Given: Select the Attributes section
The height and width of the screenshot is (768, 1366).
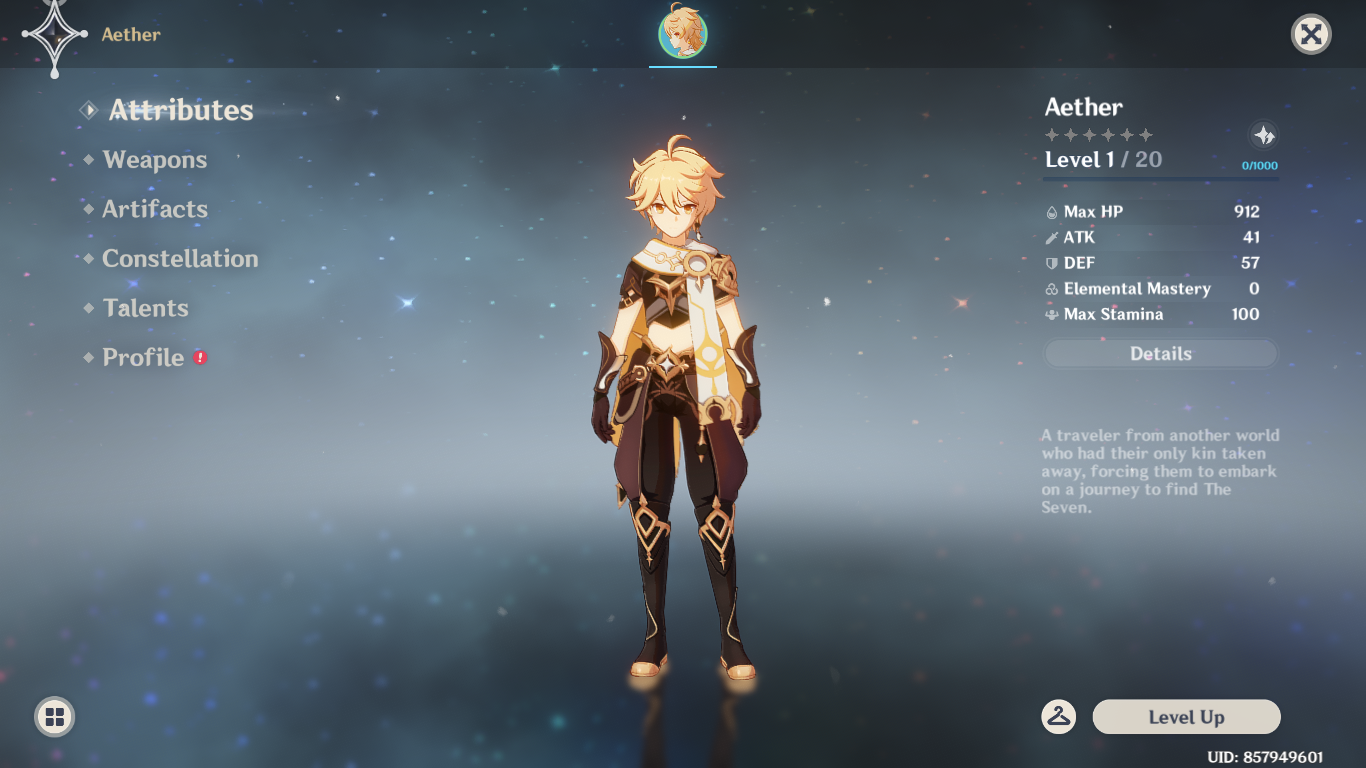Looking at the screenshot, I should click(181, 110).
